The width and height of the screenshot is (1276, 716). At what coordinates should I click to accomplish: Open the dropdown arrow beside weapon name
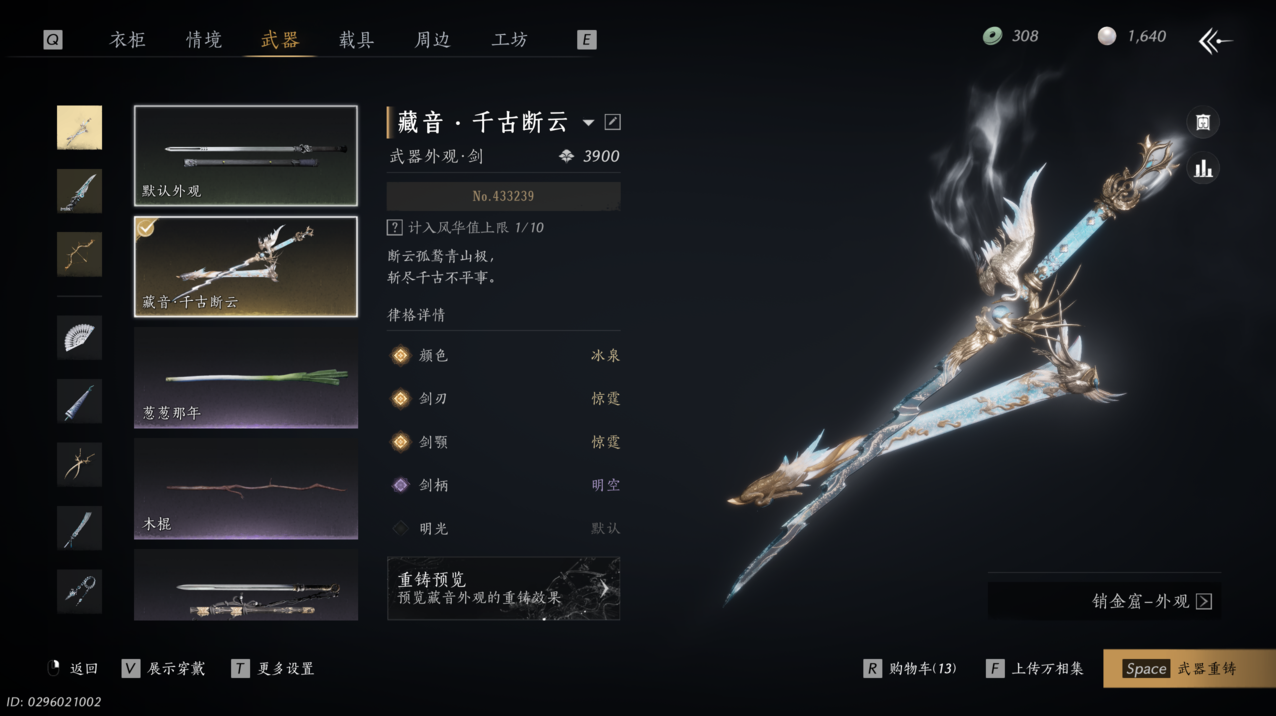pyautogui.click(x=588, y=123)
